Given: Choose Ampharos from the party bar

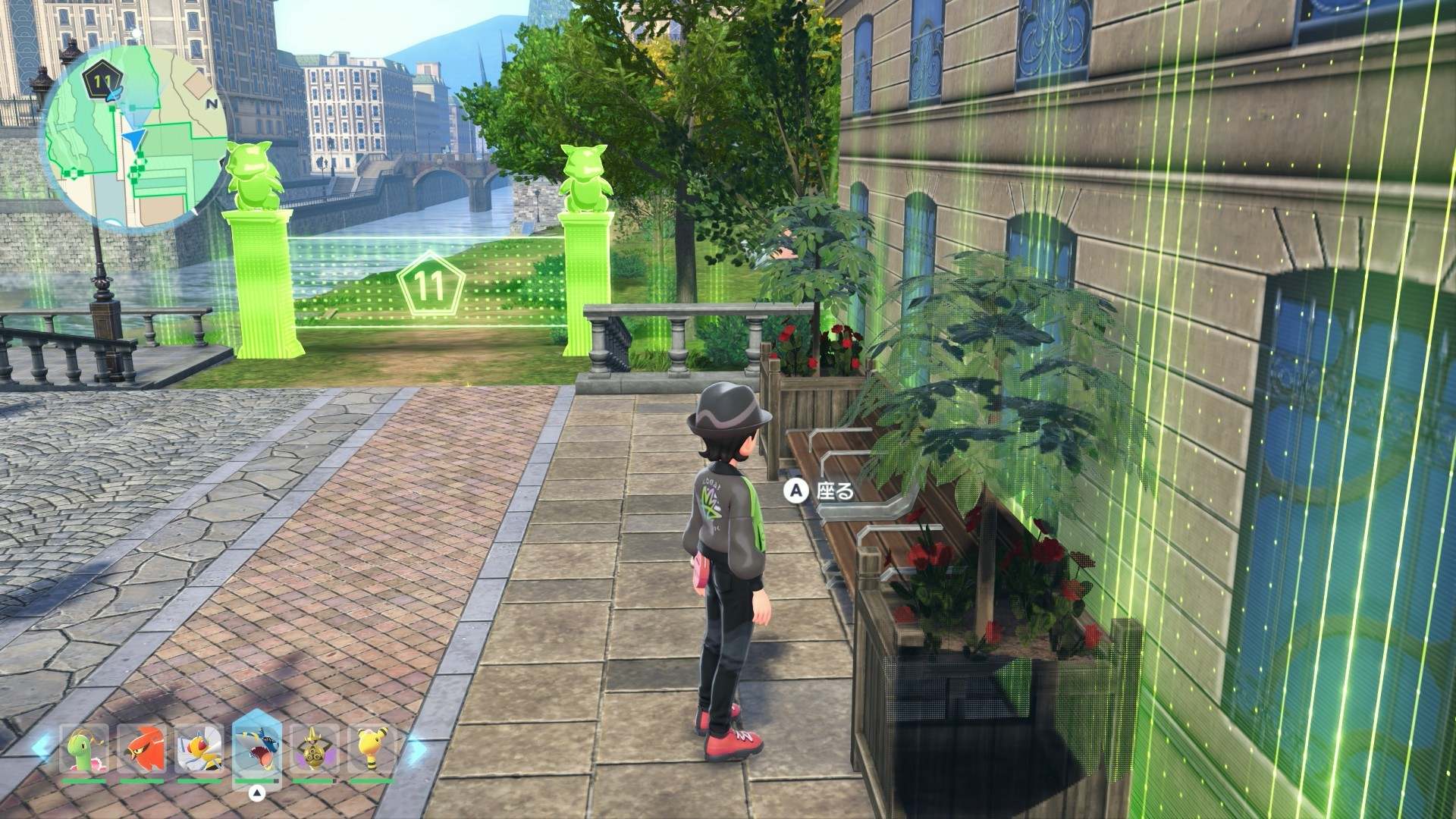Looking at the screenshot, I should (371, 750).
